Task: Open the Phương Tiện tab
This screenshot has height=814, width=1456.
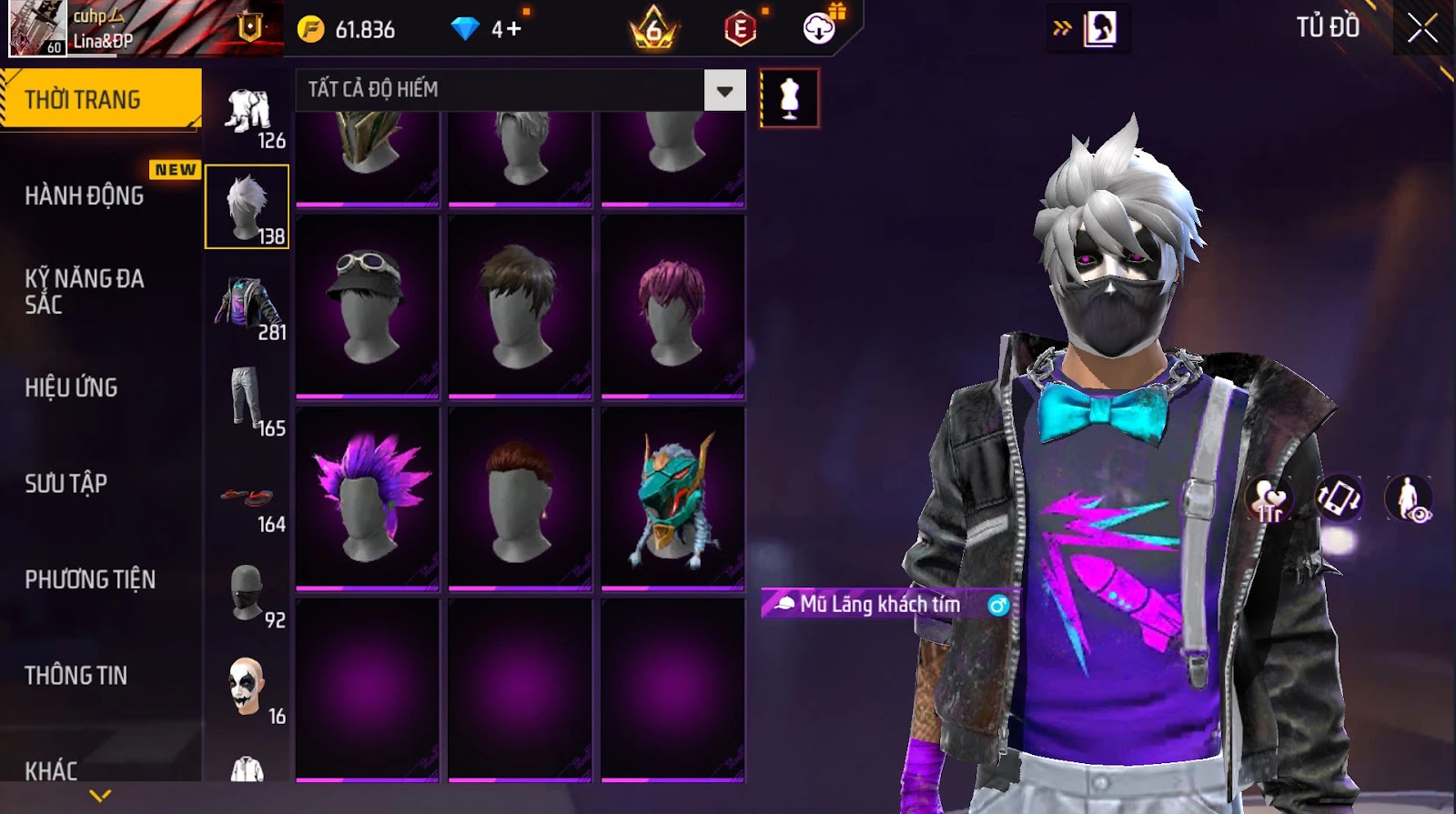Action: [x=90, y=579]
